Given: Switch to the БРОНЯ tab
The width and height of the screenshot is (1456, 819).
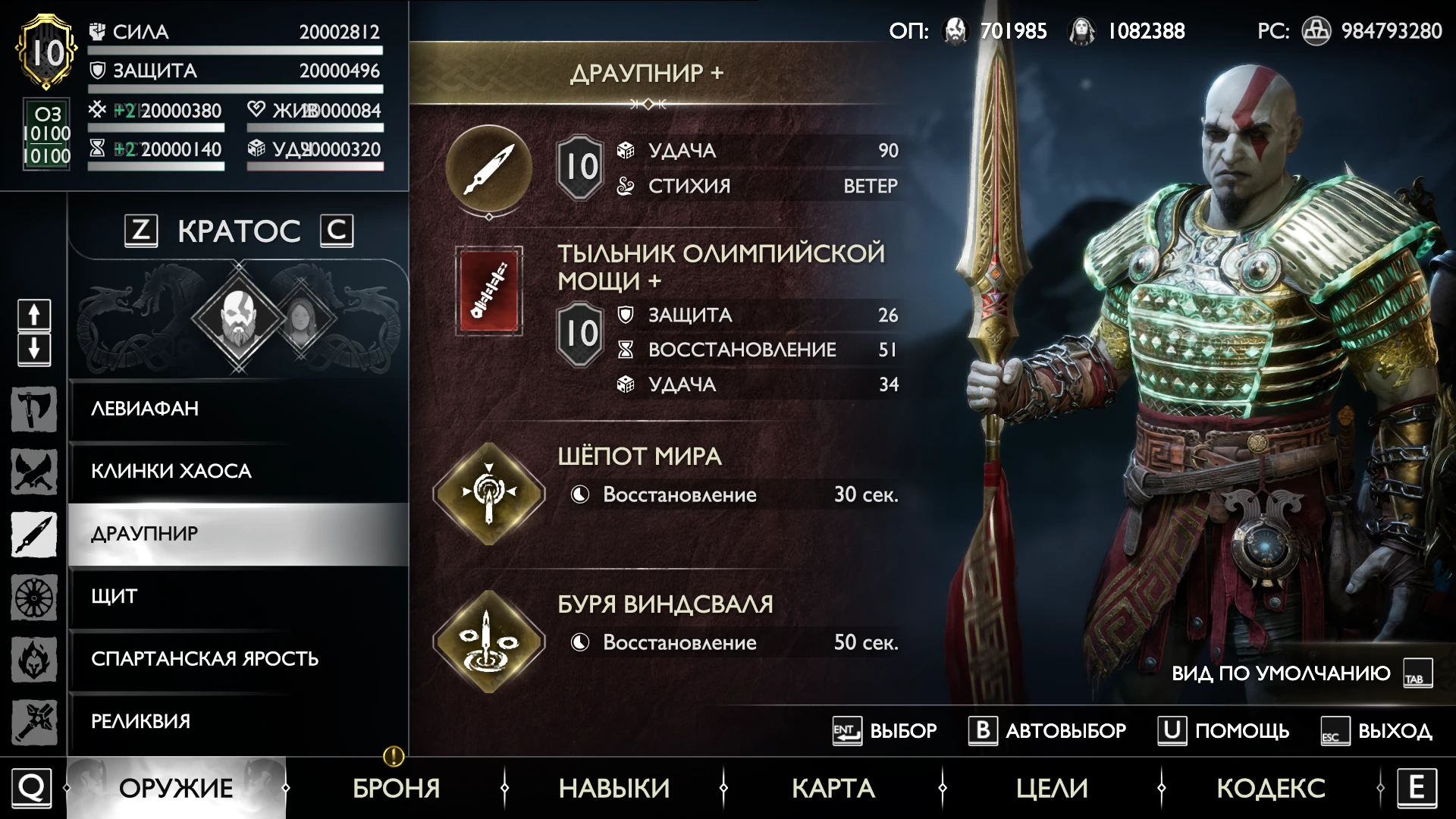Looking at the screenshot, I should coord(396,788).
